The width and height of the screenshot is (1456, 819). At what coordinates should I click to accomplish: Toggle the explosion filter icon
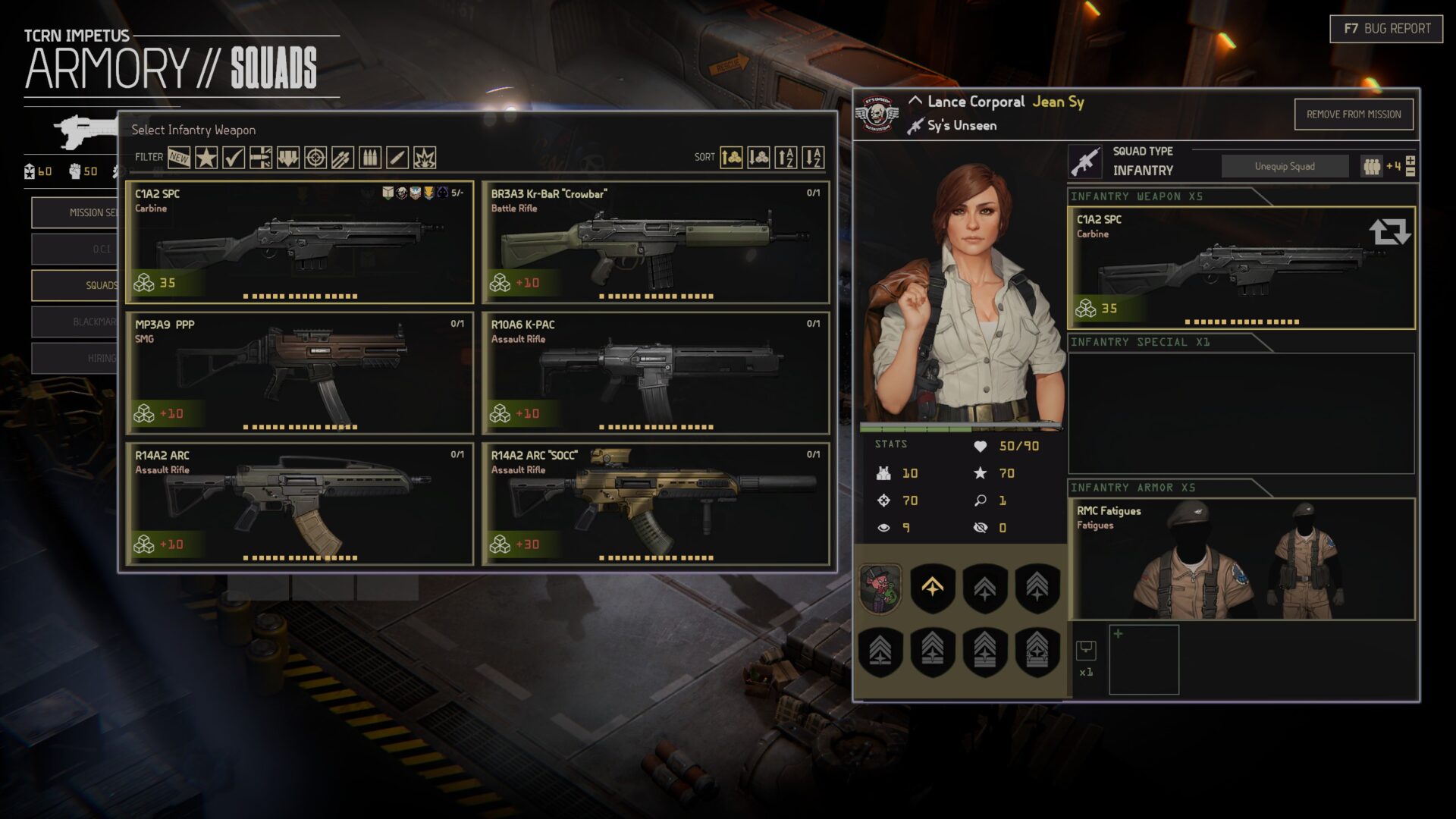coord(425,158)
